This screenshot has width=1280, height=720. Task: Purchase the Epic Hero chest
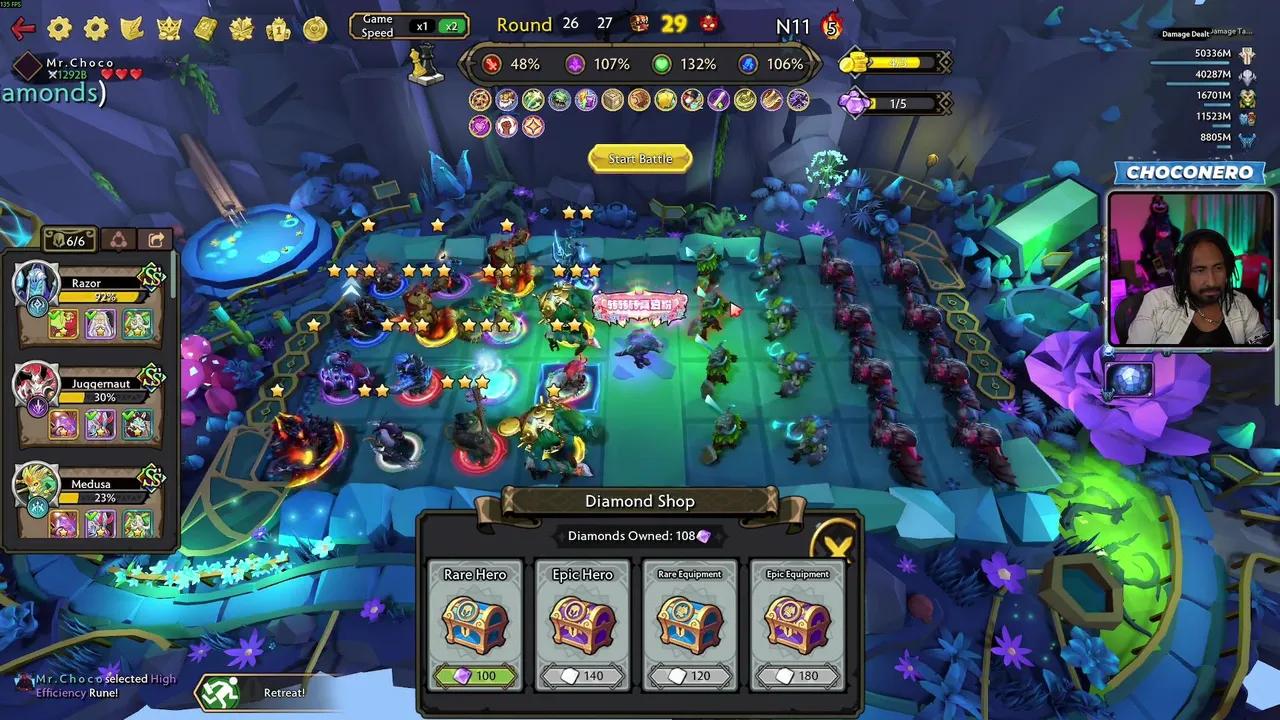coord(583,625)
